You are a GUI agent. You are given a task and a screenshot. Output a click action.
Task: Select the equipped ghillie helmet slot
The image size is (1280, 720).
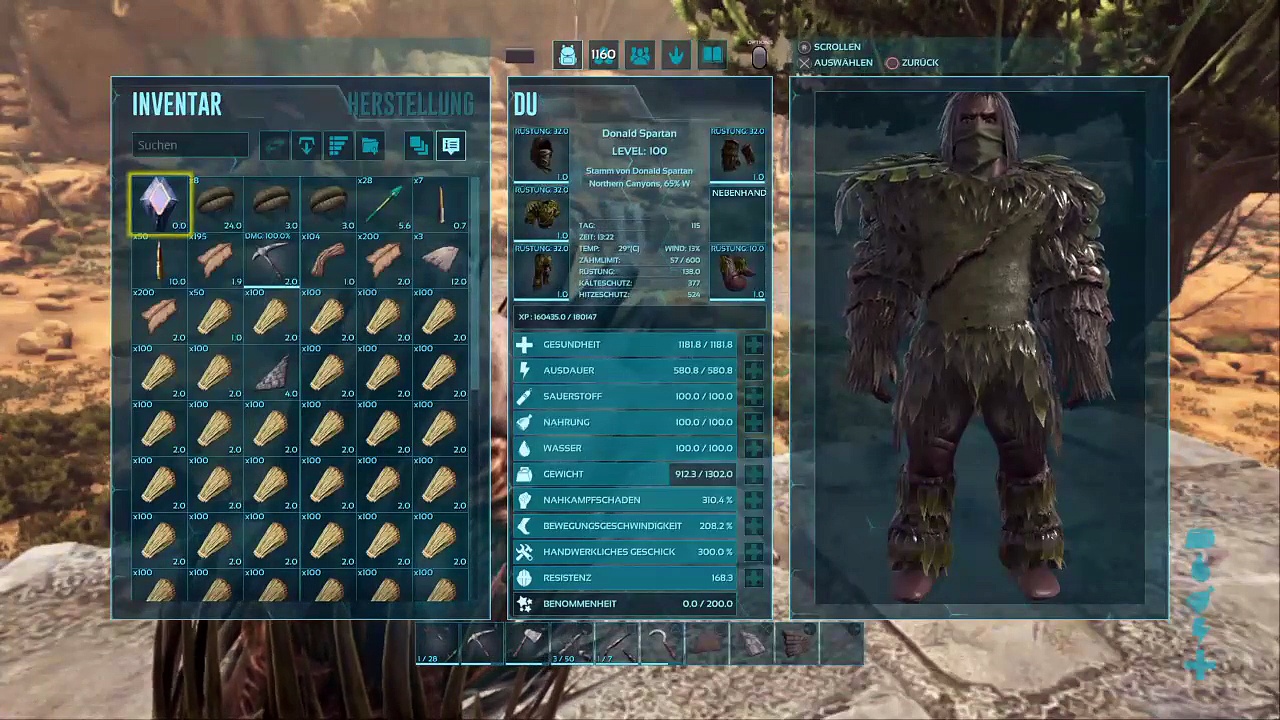pyautogui.click(x=541, y=155)
